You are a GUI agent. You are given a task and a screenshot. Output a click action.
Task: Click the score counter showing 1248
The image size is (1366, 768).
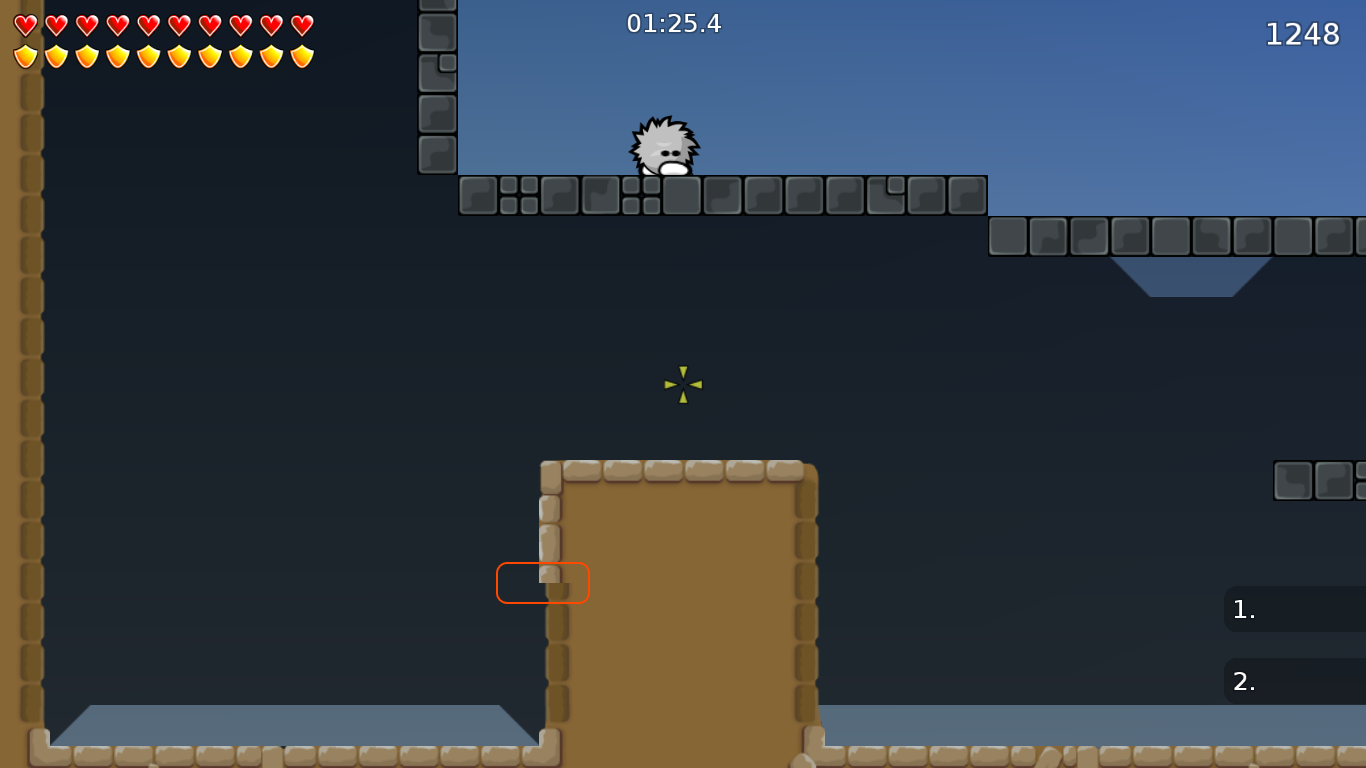click(1303, 35)
